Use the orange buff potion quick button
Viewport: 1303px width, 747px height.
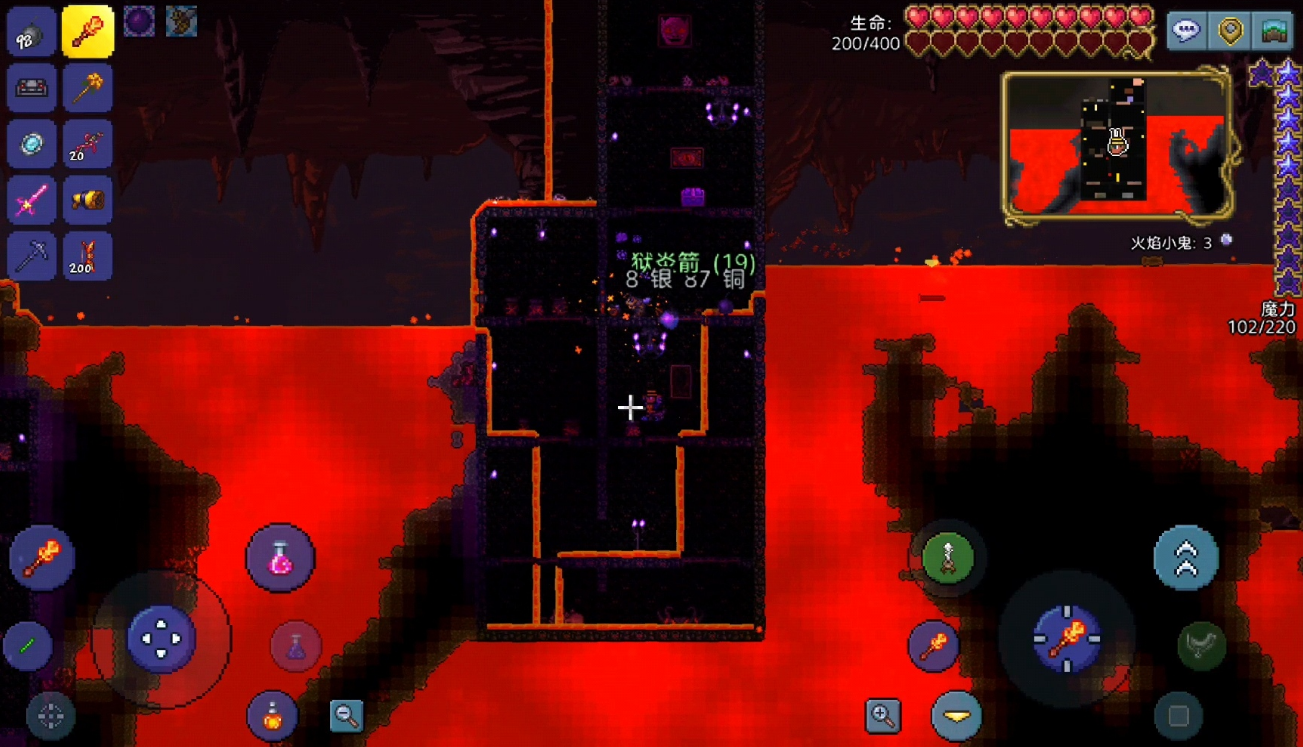272,715
